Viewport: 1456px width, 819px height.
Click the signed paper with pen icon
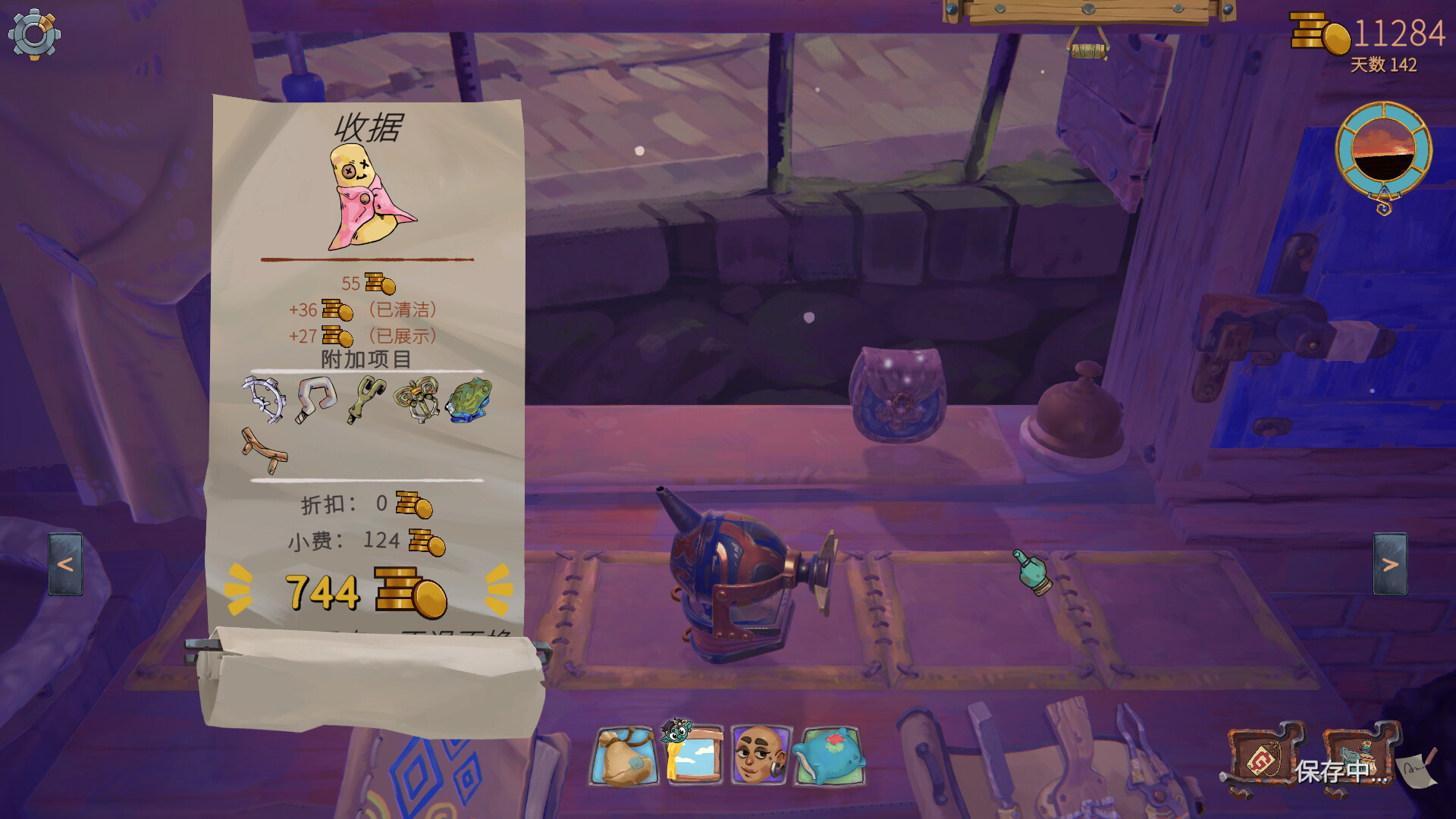coord(1417,768)
